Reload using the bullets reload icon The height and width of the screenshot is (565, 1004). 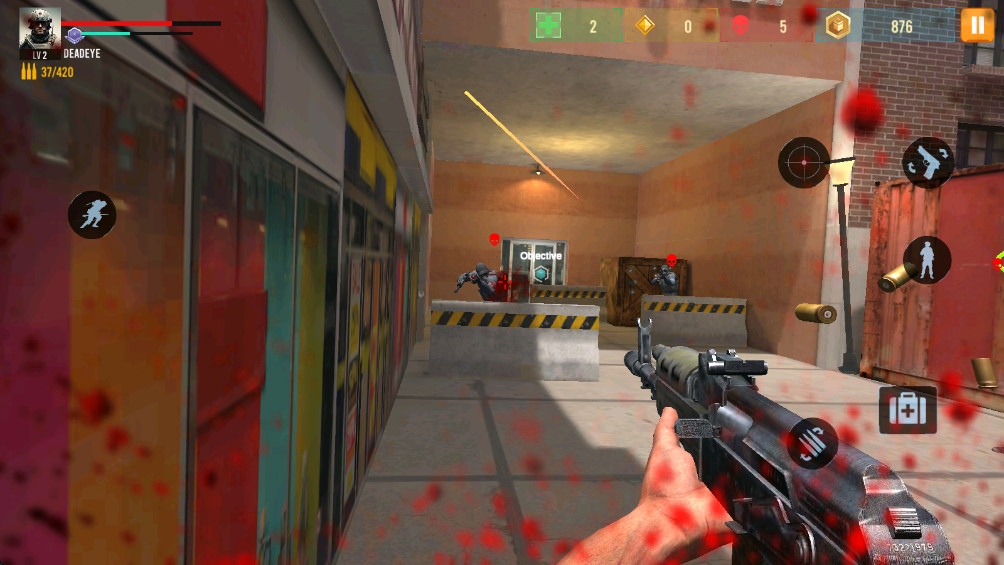click(x=813, y=443)
